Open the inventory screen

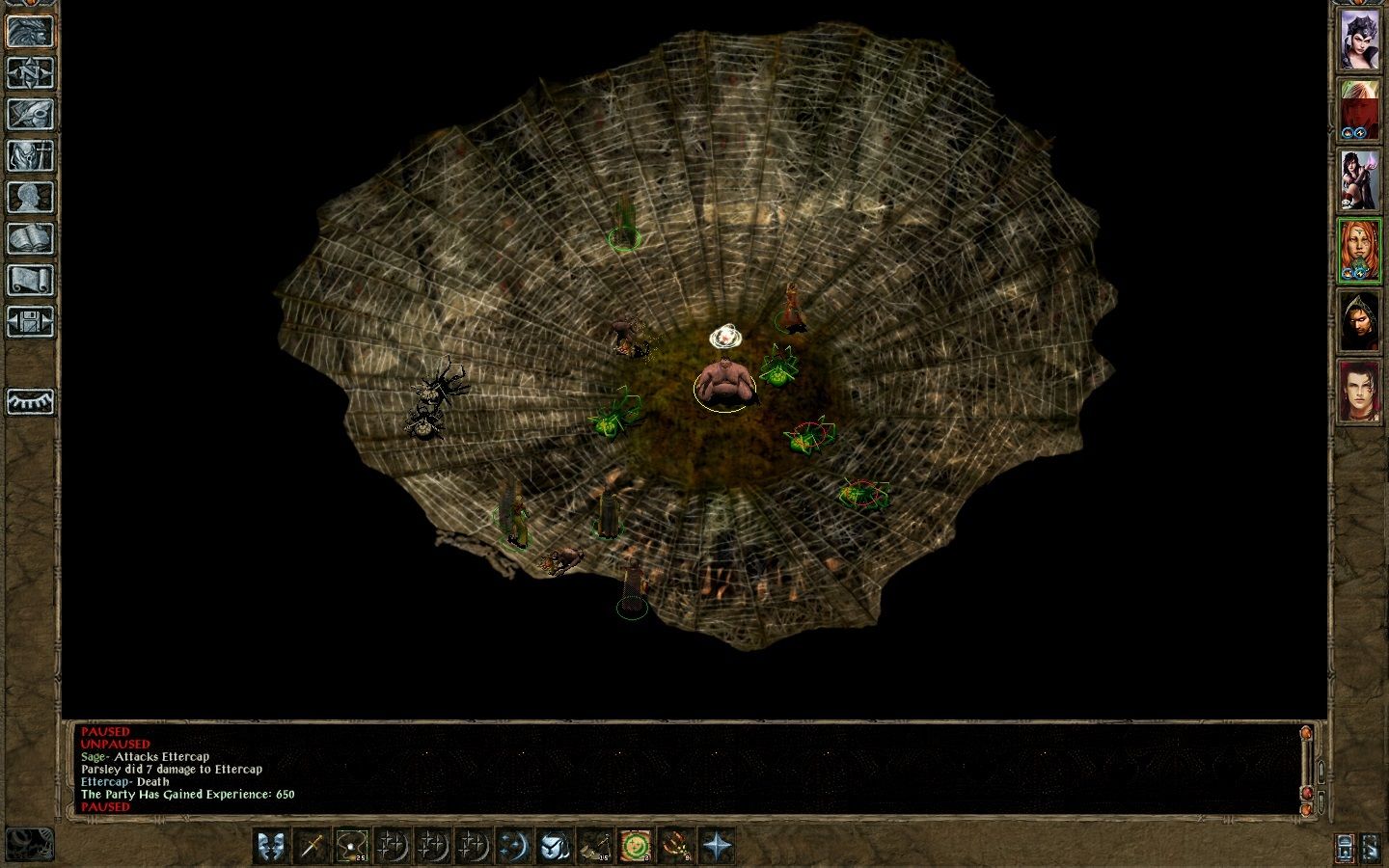(30, 156)
